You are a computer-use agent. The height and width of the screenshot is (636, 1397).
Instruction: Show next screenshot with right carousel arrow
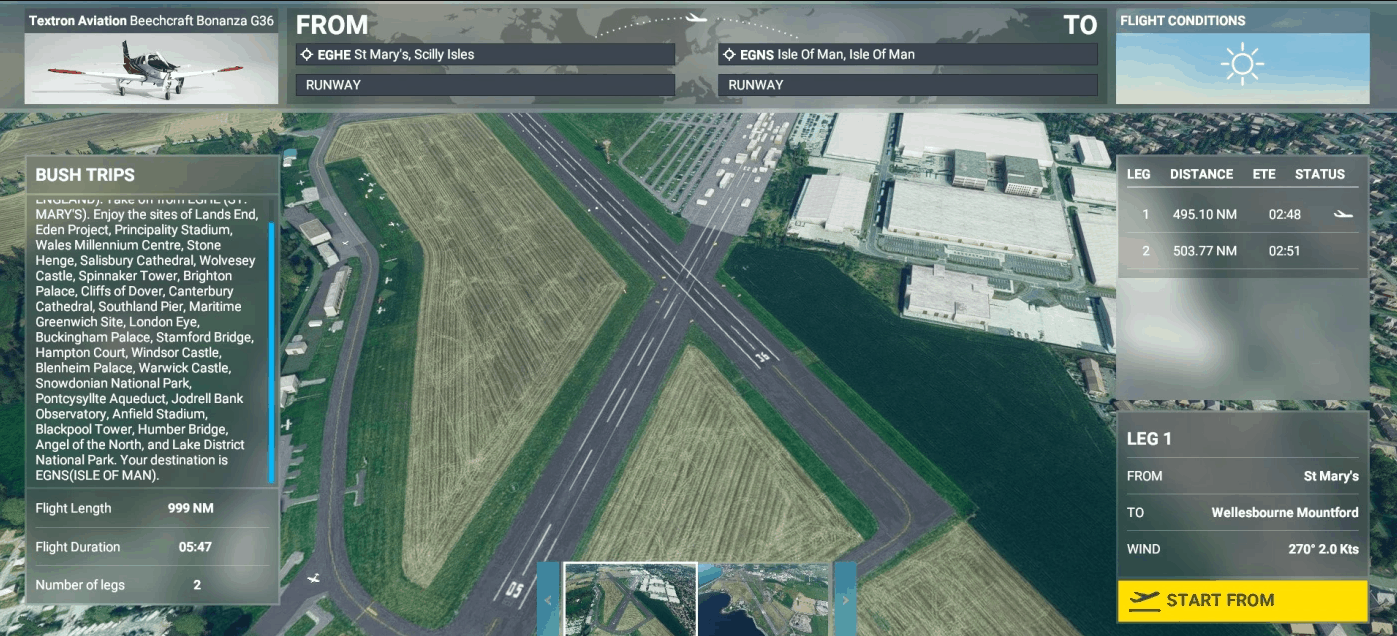pyautogui.click(x=845, y=600)
